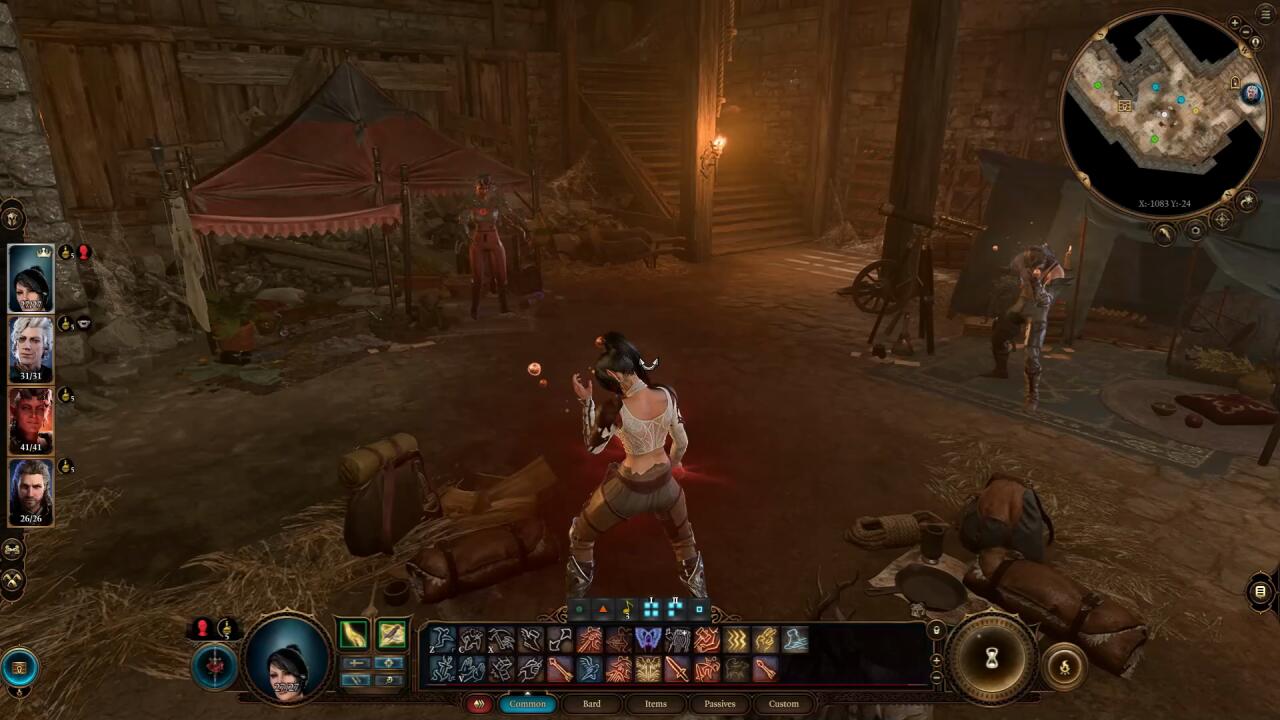Select the Passives hotbar tab
The image size is (1280, 720).
[719, 704]
